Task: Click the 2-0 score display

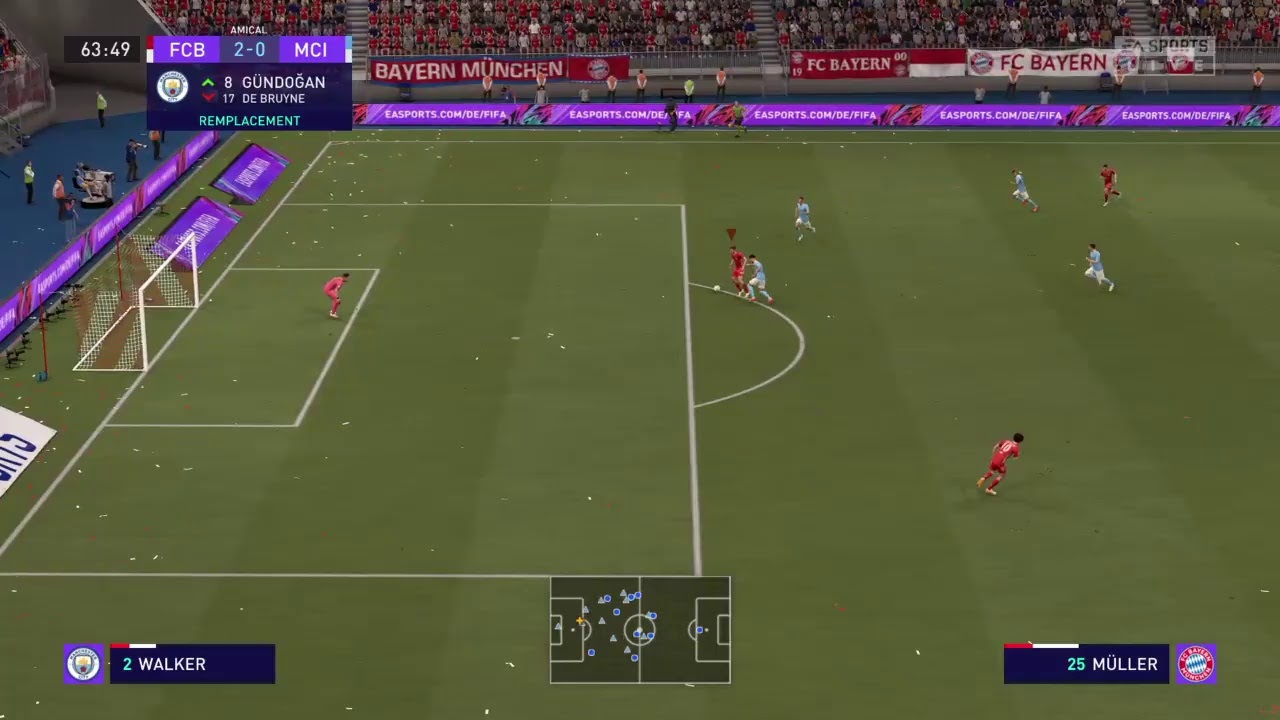Action: pyautogui.click(x=249, y=49)
